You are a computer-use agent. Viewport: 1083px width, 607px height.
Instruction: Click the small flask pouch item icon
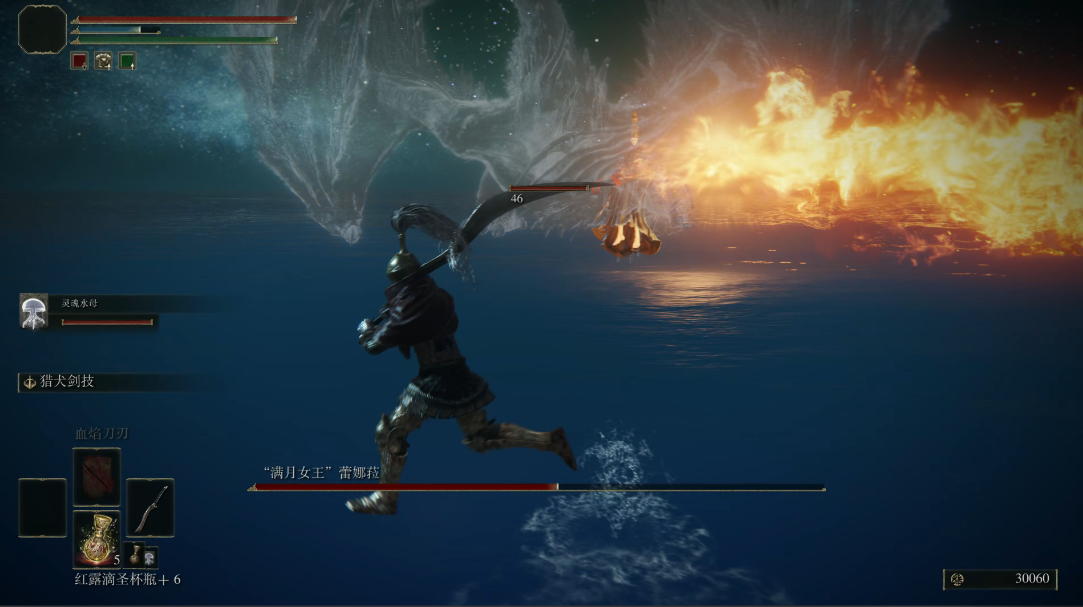(x=135, y=556)
